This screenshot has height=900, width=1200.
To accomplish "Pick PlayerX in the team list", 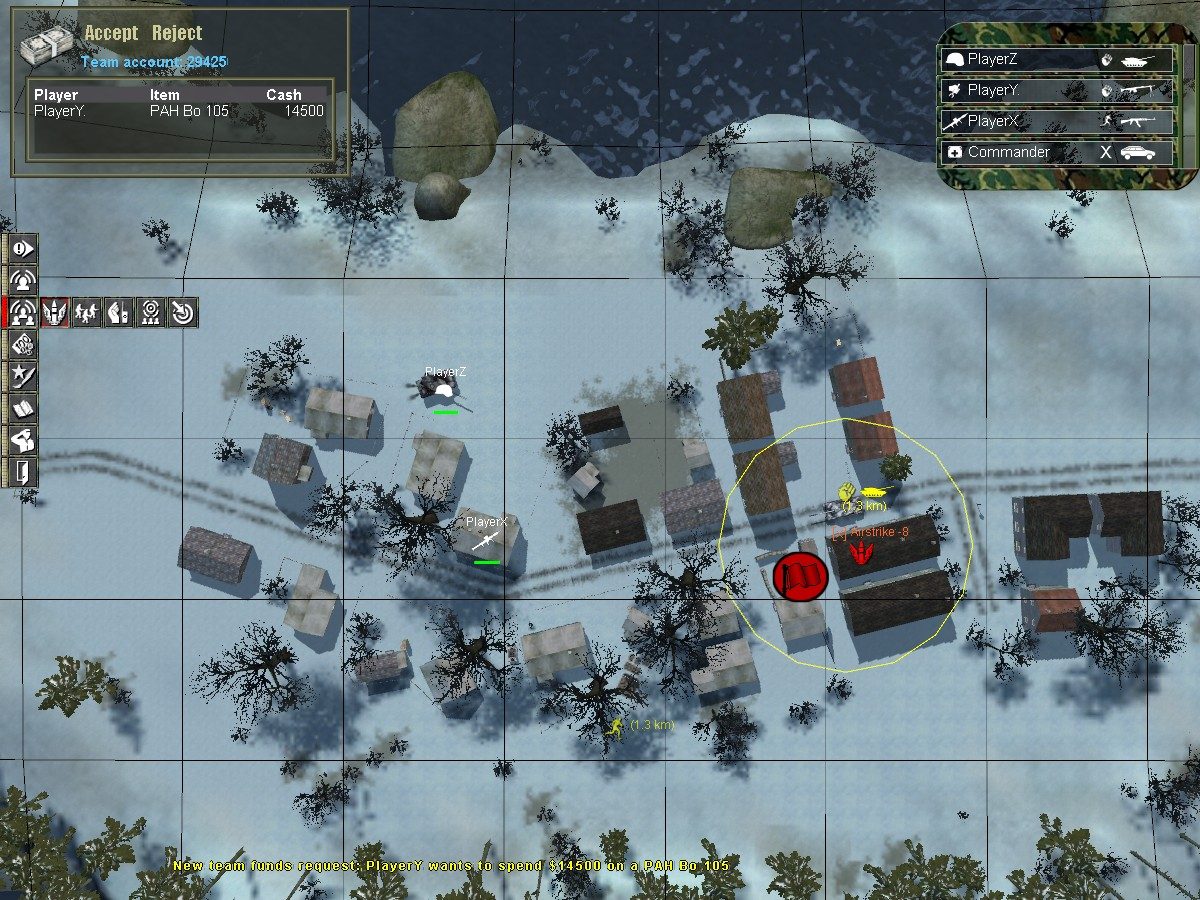I will tap(1057, 122).
